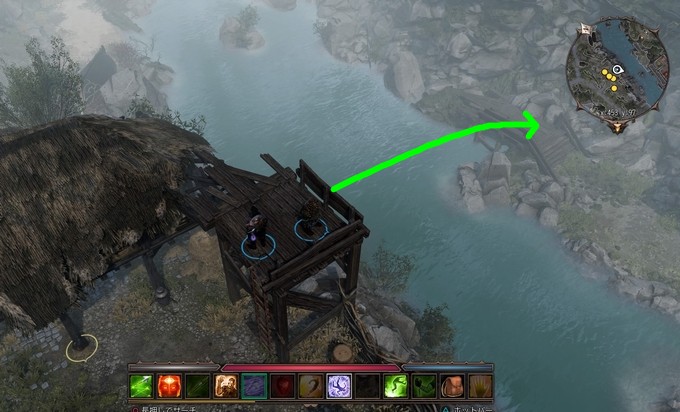Use the green arrow skill in the hotbar
The width and height of the screenshot is (680, 412).
pos(141,386)
